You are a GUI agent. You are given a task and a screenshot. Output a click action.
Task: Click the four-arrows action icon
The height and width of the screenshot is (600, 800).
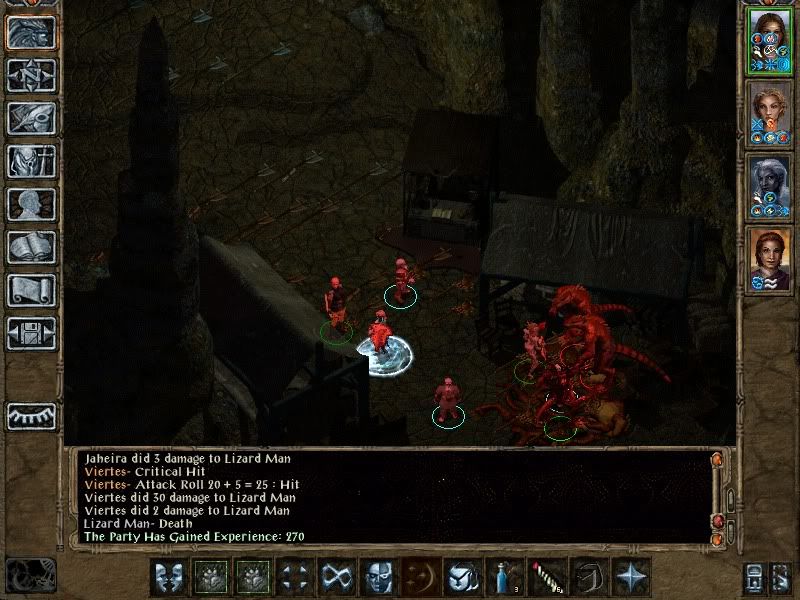coord(293,576)
